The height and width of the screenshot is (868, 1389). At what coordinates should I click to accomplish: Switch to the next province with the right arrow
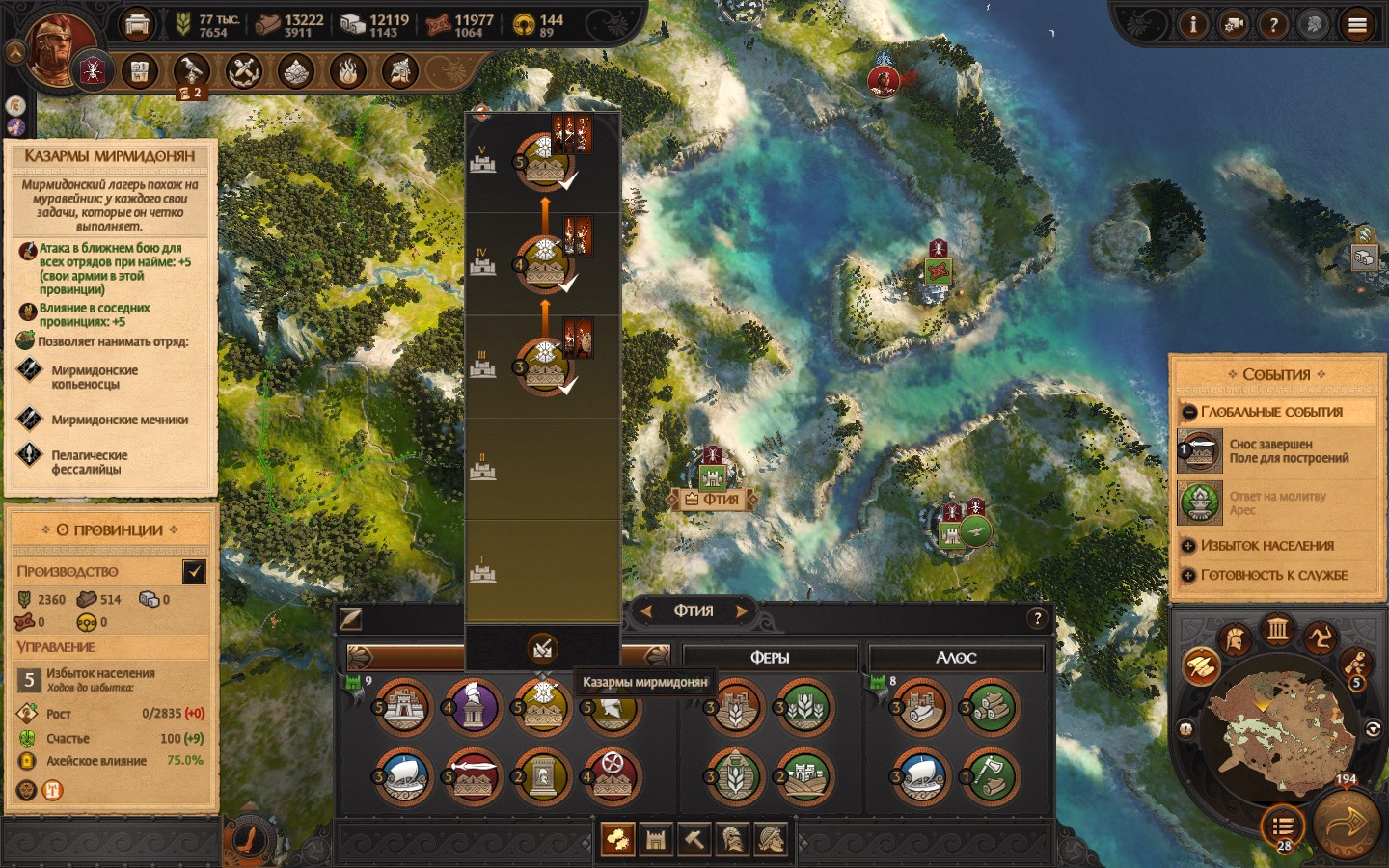742,610
